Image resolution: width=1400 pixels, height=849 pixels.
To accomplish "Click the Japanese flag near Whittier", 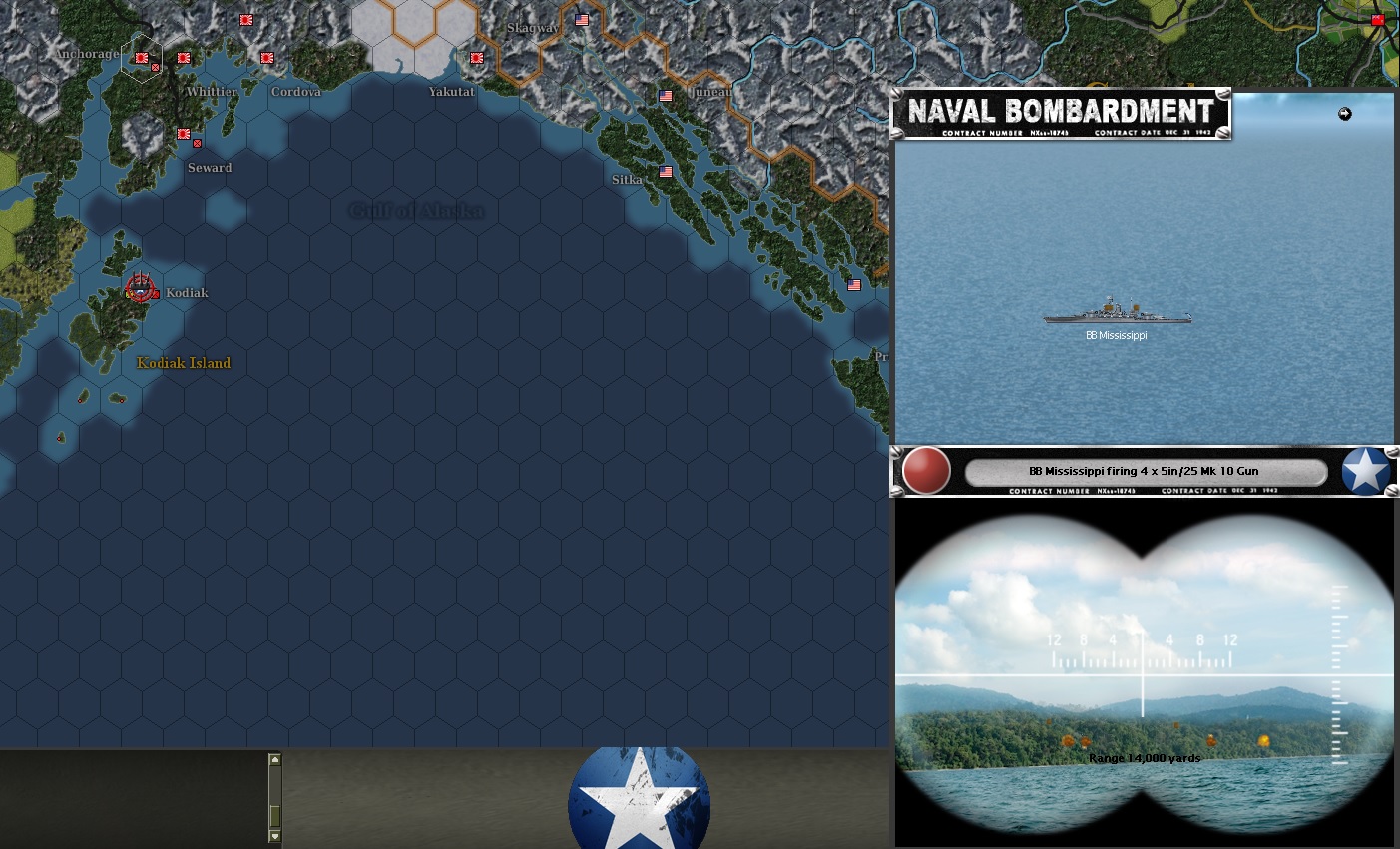I will click(183, 58).
